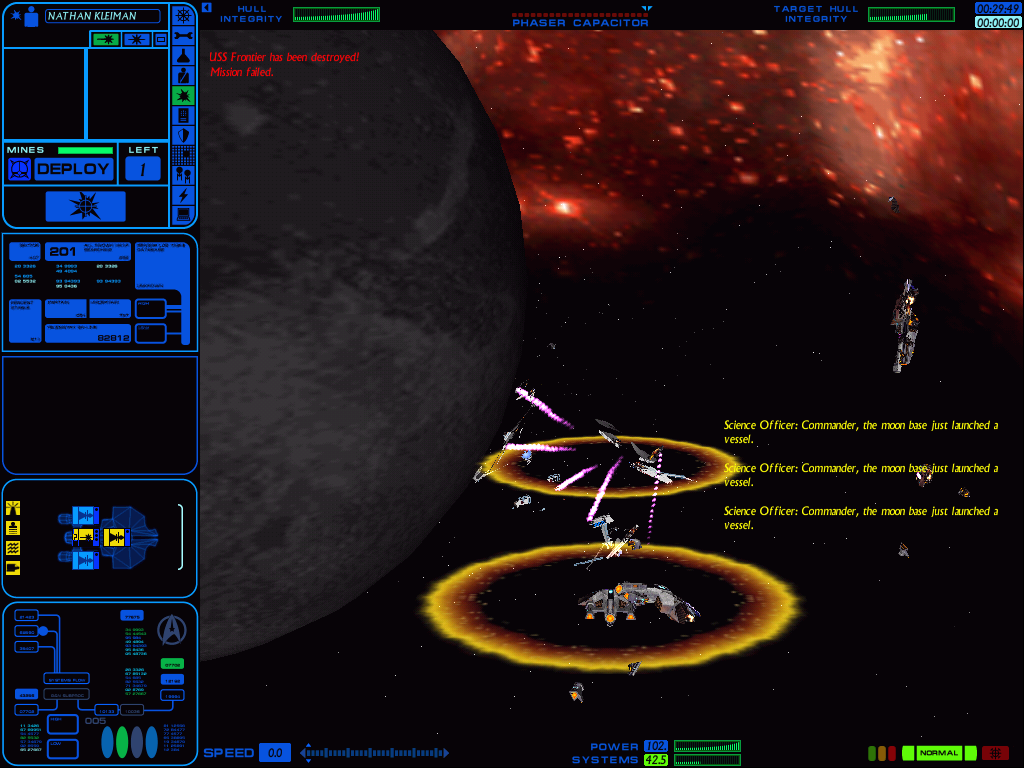1024x768 pixels.
Task: Open the science flask panel
Action: 183,56
